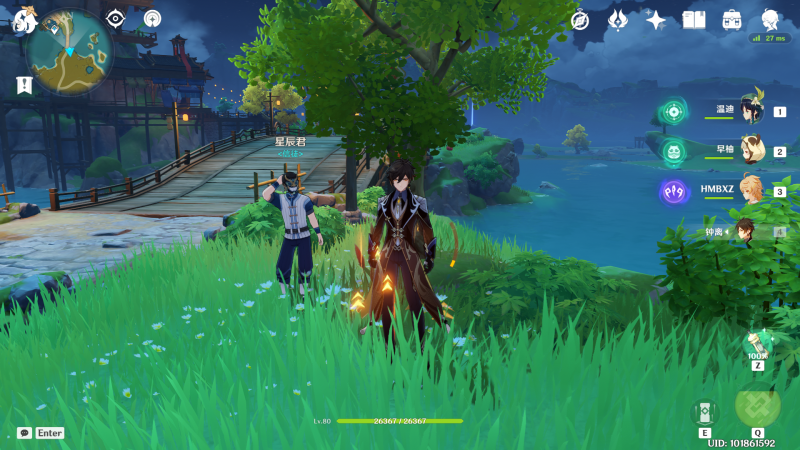
Task: Open the quest menu exclamation banner
Action: pyautogui.click(x=24, y=86)
